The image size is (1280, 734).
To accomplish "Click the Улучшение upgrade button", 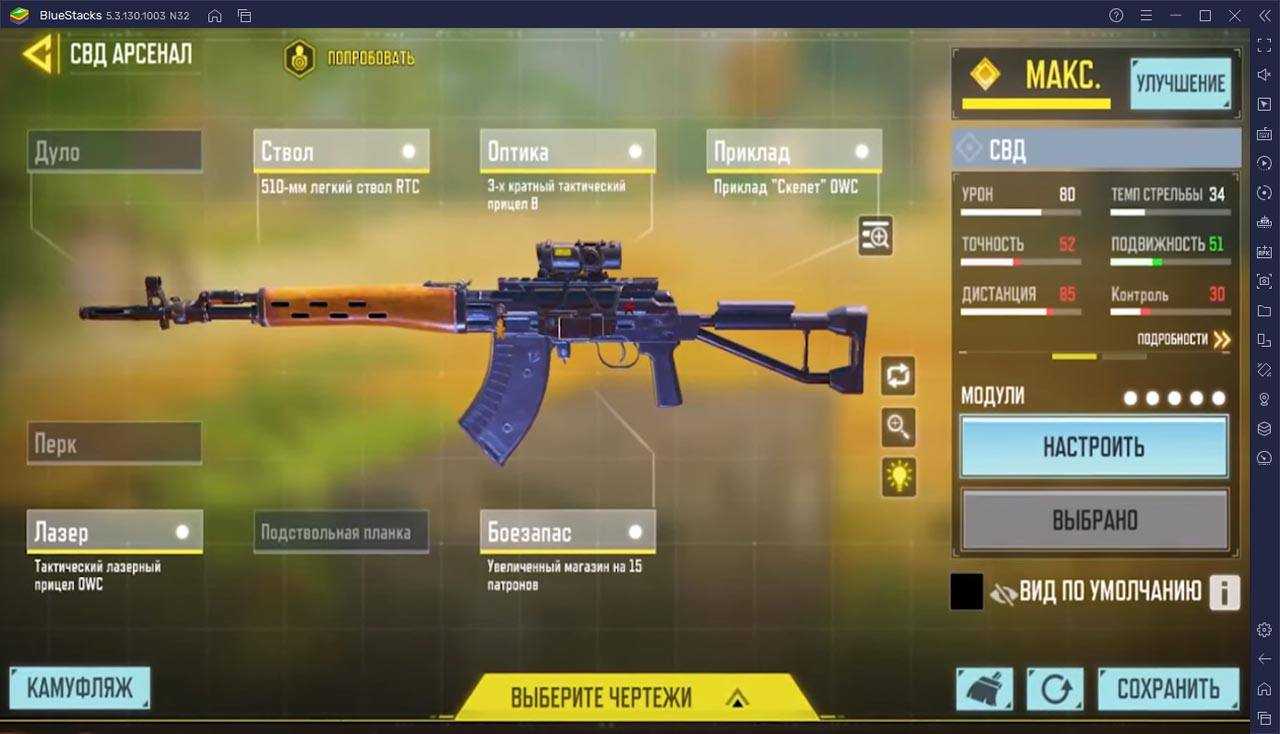I will 1180,84.
